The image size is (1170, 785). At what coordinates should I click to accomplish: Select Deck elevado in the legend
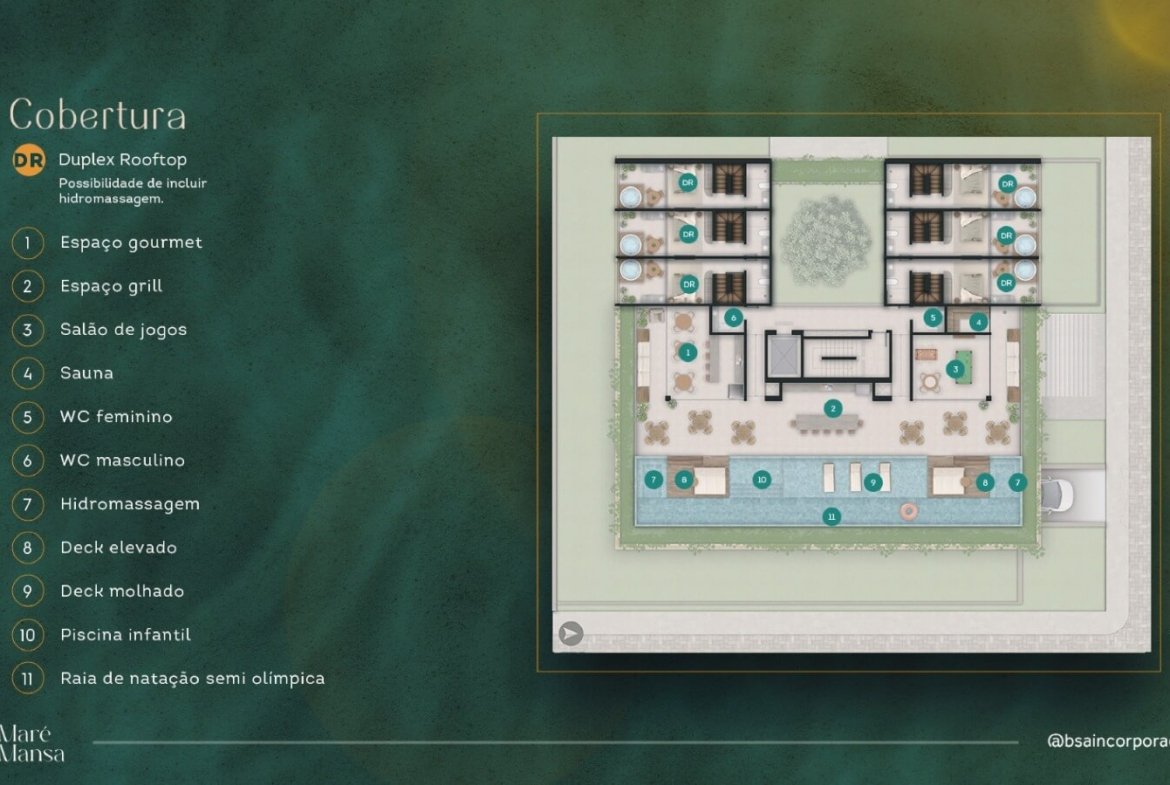coord(118,547)
